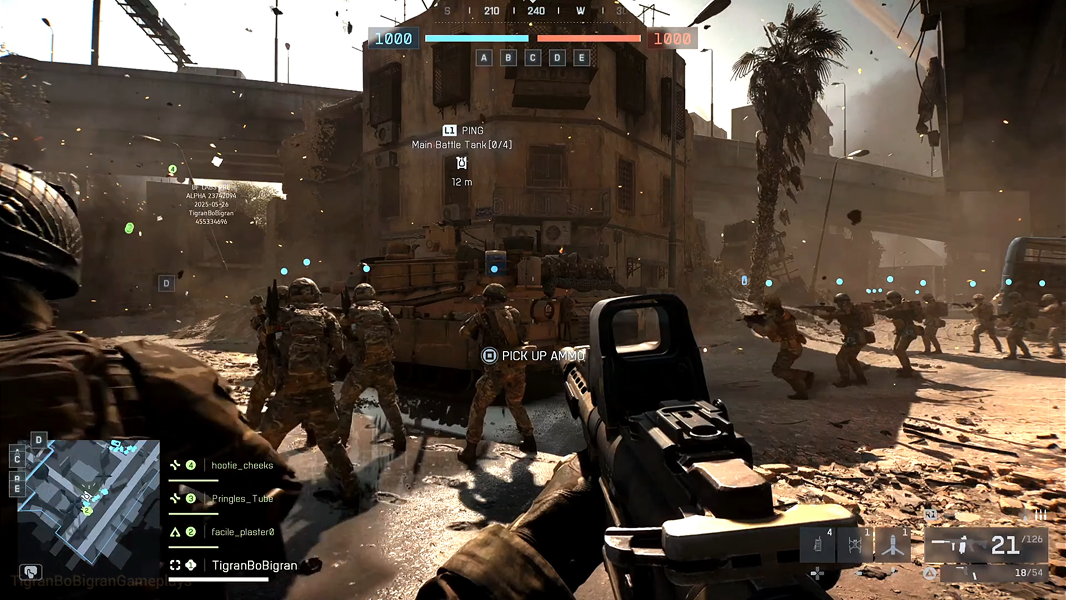Choose objective flag C at top
The width and height of the screenshot is (1066, 600).
(x=533, y=57)
